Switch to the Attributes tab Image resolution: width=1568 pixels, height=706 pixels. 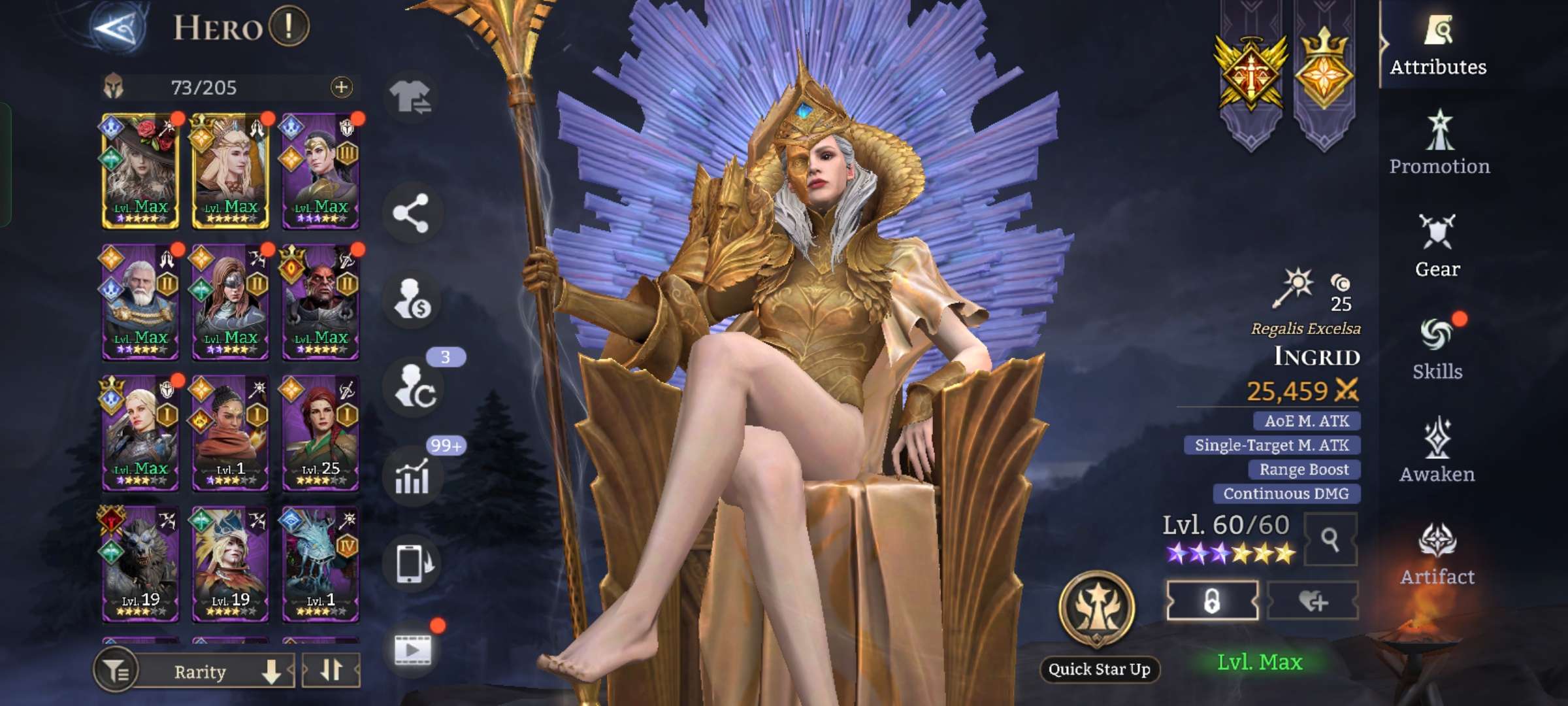(1437, 47)
